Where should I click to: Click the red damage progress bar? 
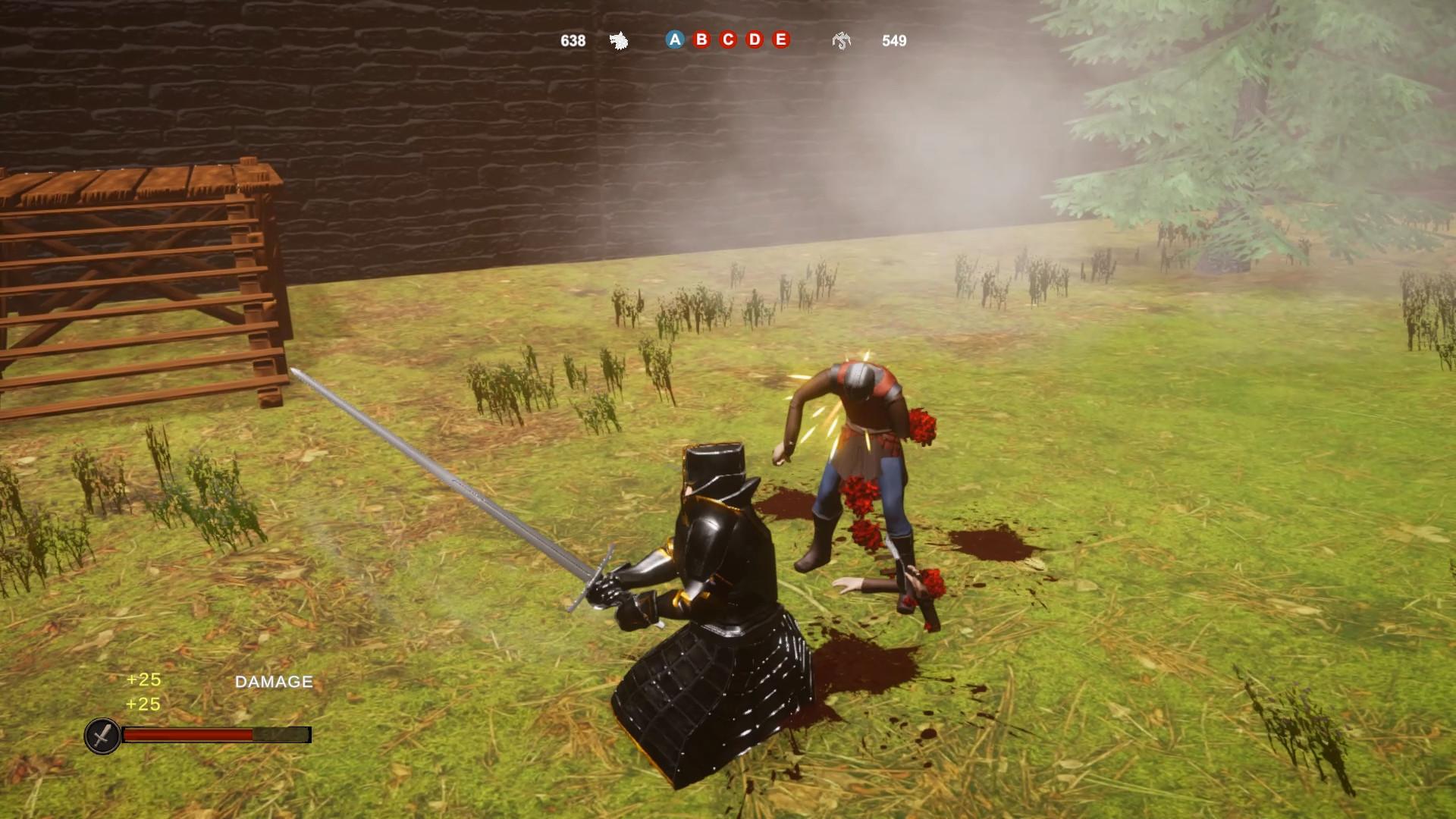pos(190,734)
